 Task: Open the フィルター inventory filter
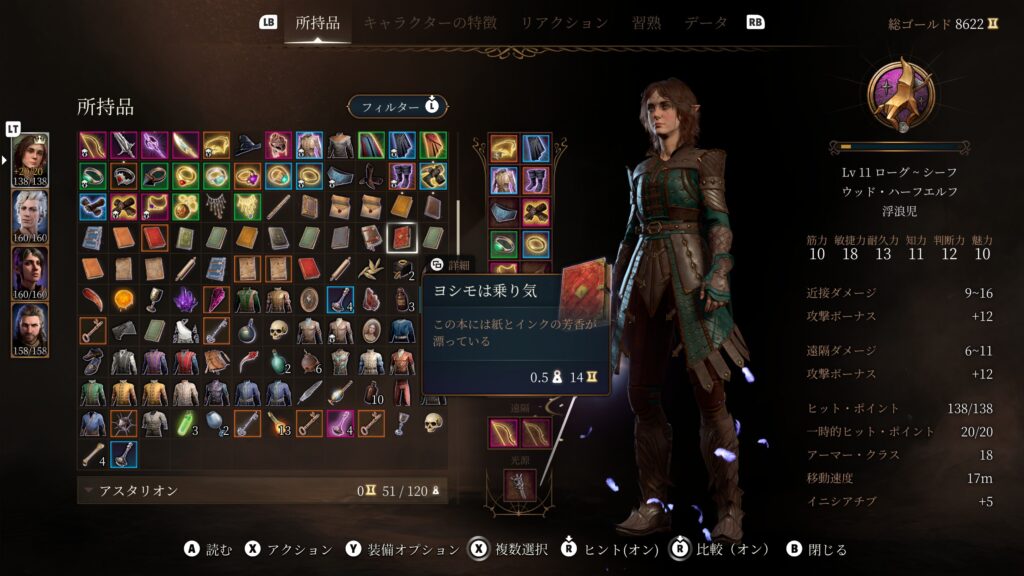click(398, 106)
